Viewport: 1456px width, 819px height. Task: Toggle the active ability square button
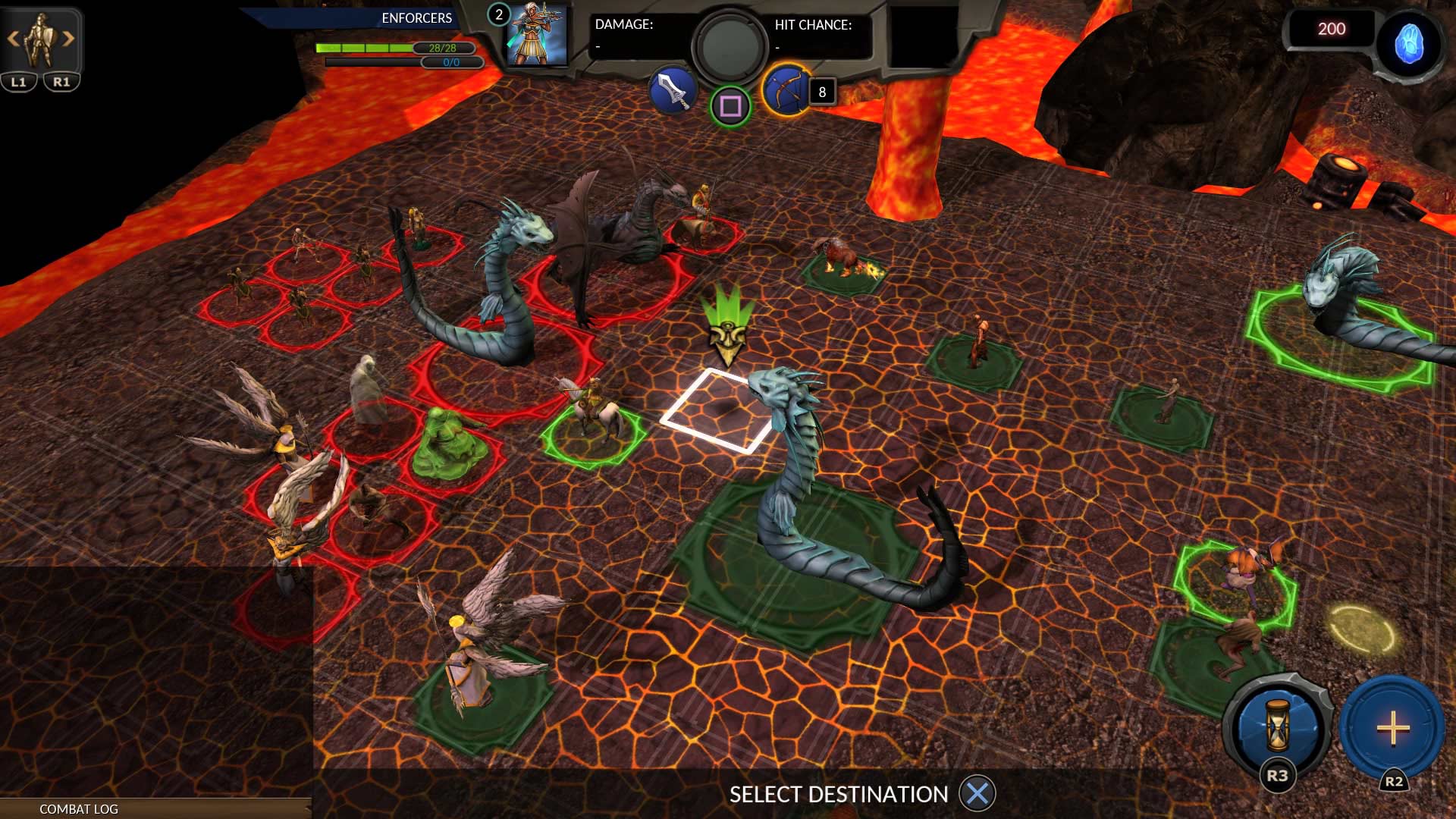730,107
